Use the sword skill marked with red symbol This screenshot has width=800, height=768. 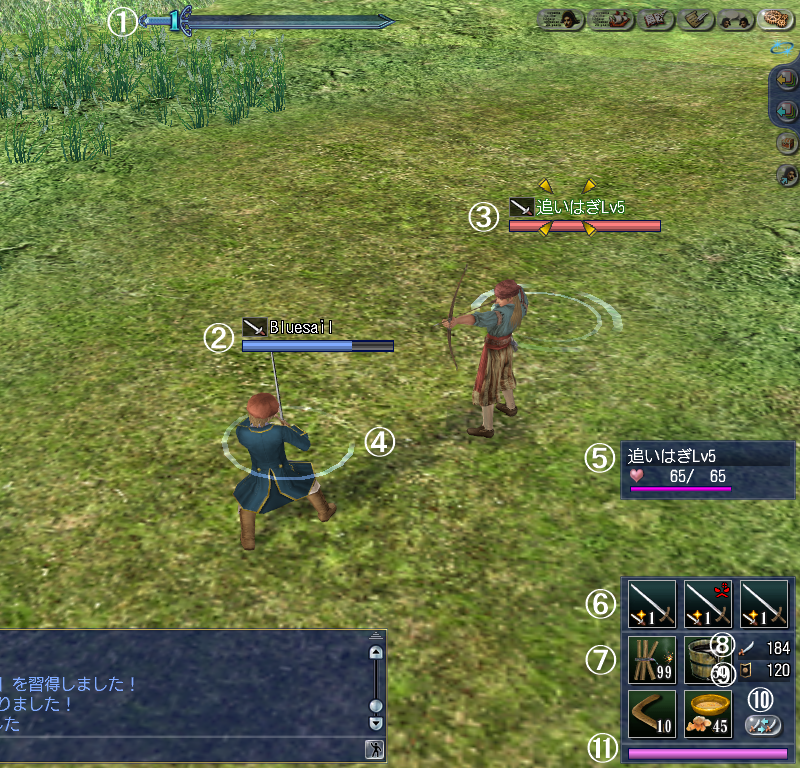pyautogui.click(x=708, y=603)
